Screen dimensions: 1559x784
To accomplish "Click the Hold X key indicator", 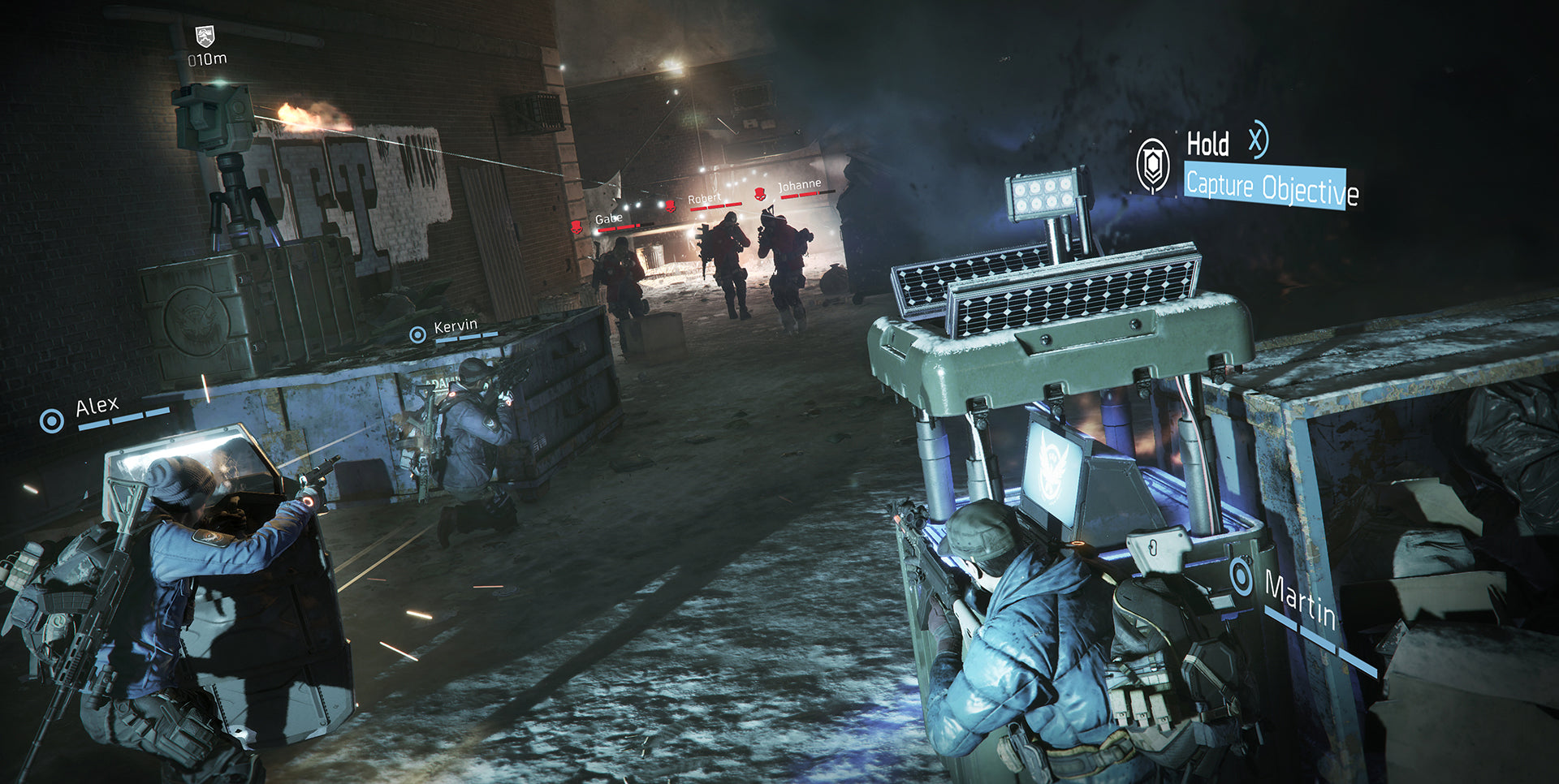I will click(x=1255, y=143).
